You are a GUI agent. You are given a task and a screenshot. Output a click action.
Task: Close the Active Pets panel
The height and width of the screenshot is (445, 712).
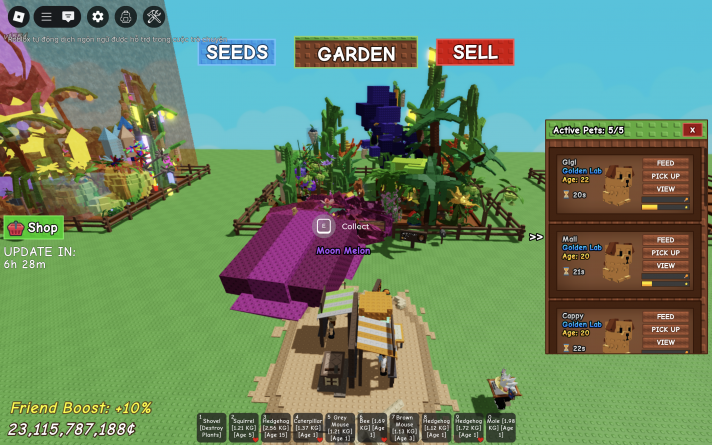click(692, 130)
